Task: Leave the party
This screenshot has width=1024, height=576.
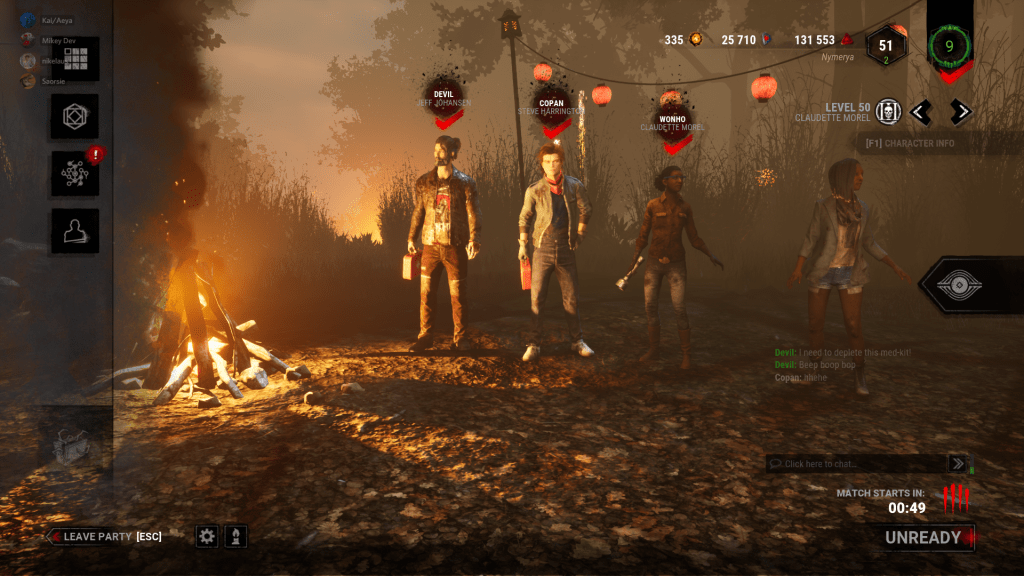Action: coord(105,537)
